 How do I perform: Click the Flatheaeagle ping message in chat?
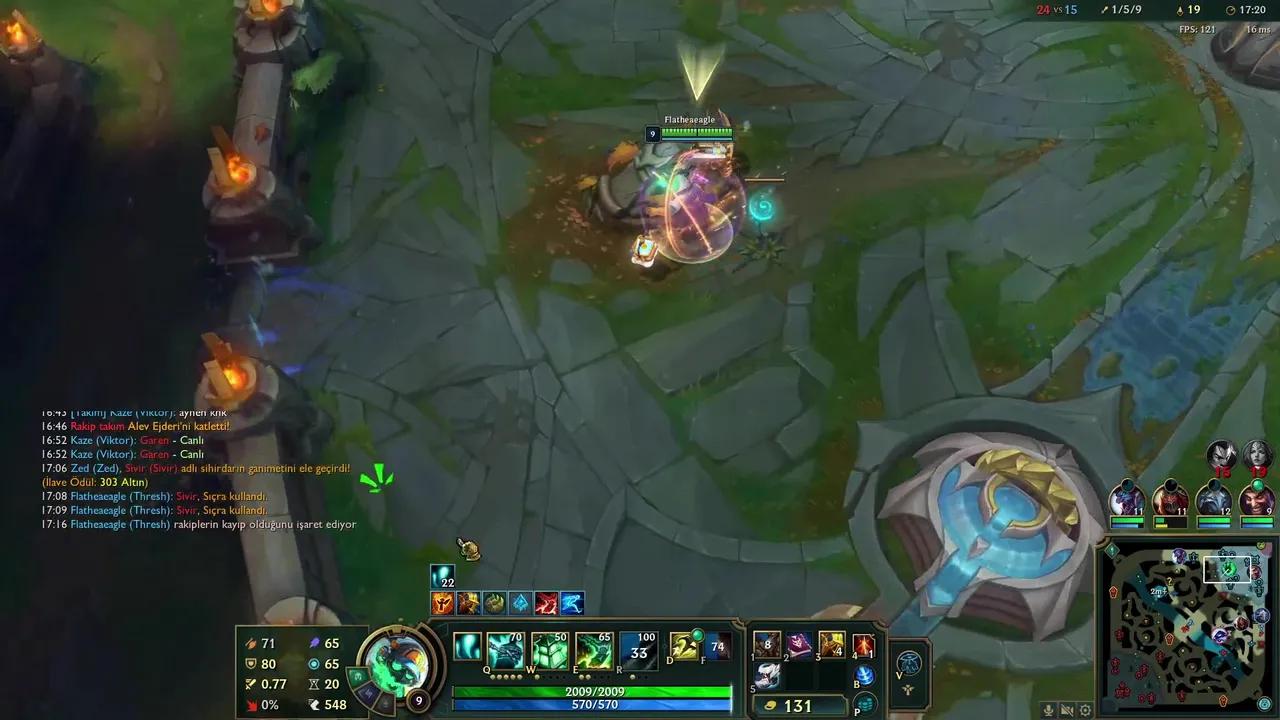click(x=200, y=523)
